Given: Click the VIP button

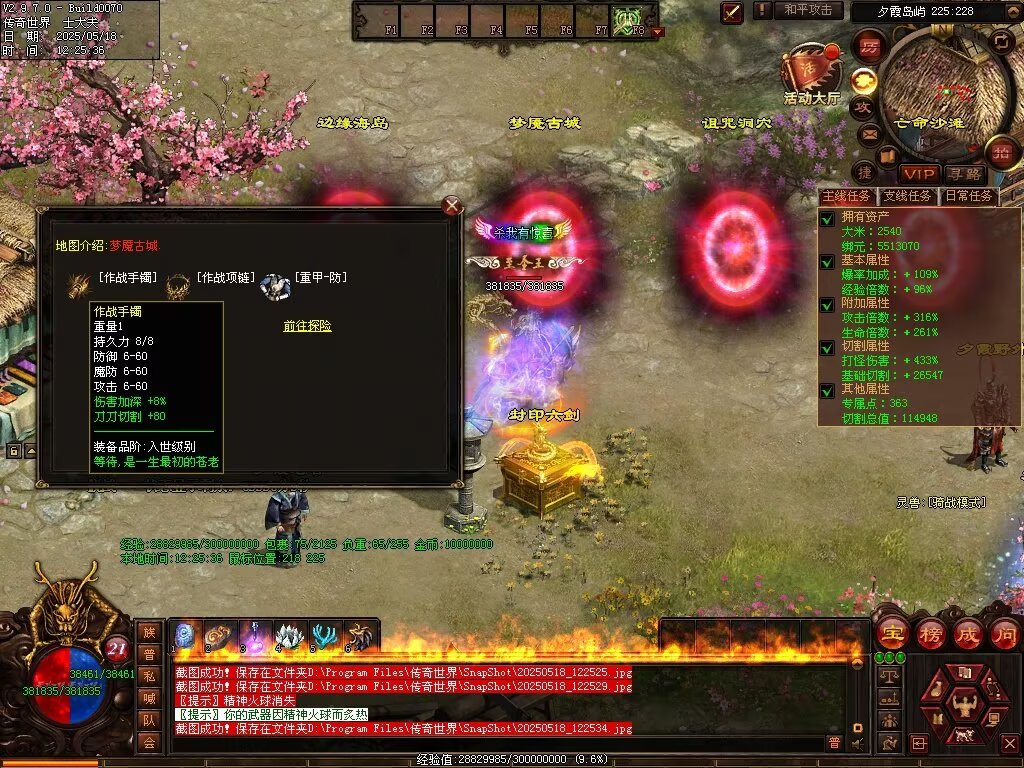Looking at the screenshot, I should point(917,174).
